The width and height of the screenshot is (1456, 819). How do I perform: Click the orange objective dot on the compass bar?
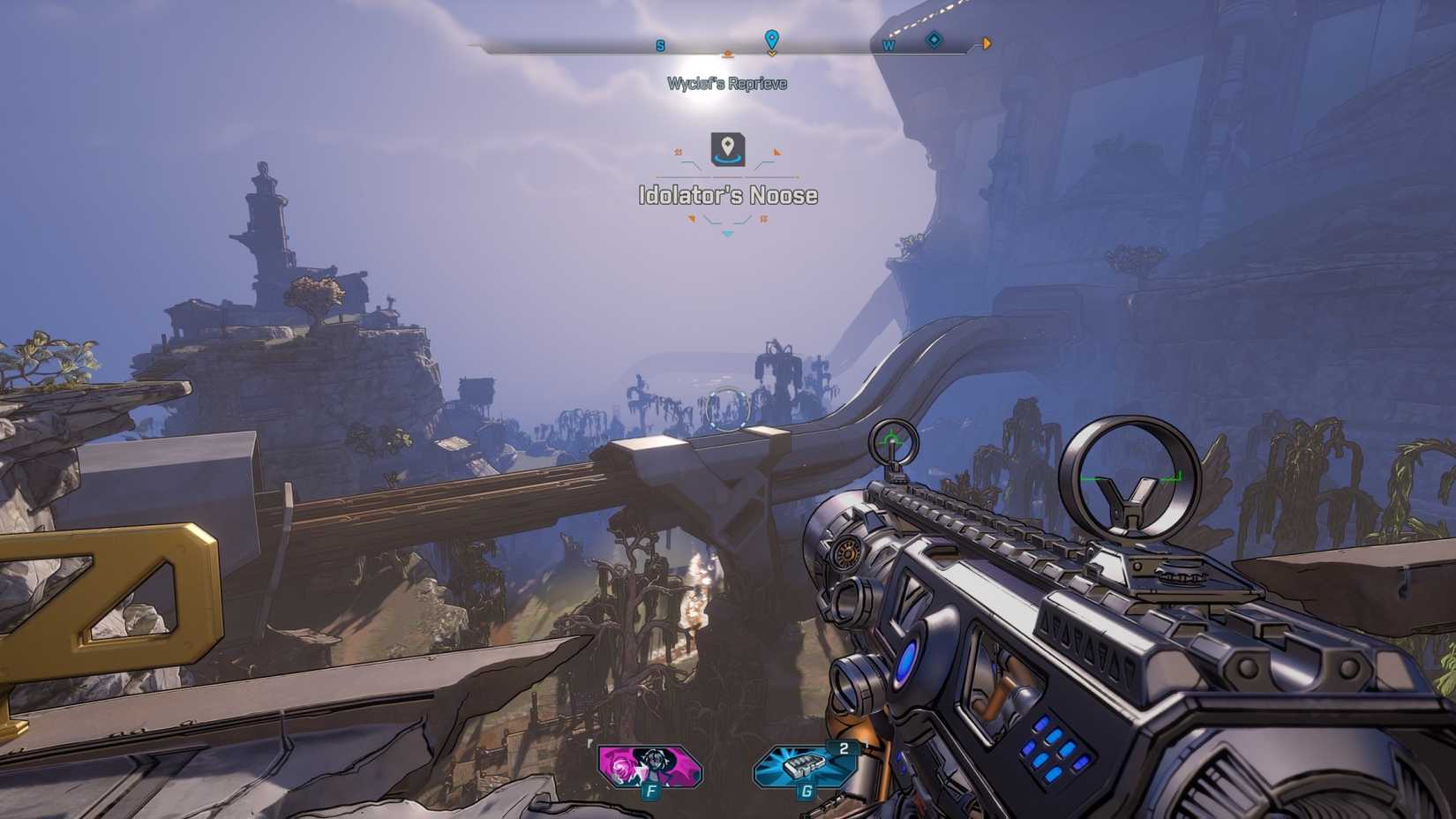coord(727,53)
